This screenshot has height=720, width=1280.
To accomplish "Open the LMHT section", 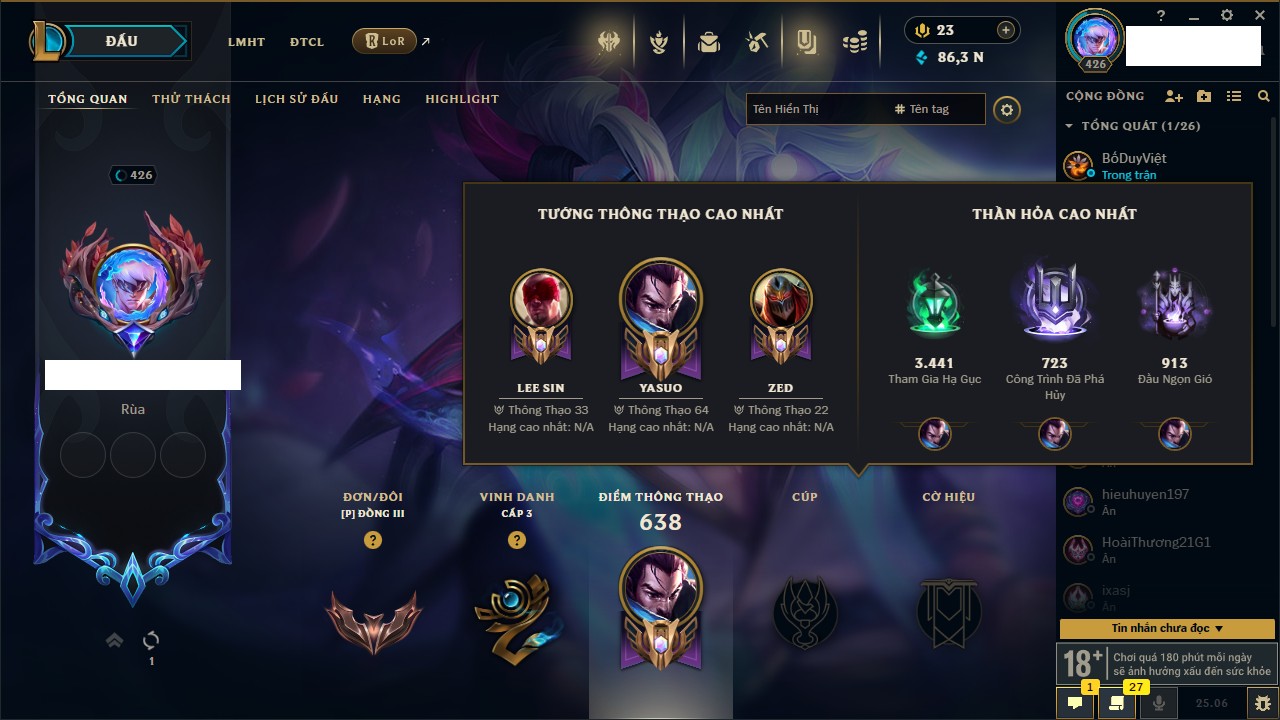I will [246, 42].
